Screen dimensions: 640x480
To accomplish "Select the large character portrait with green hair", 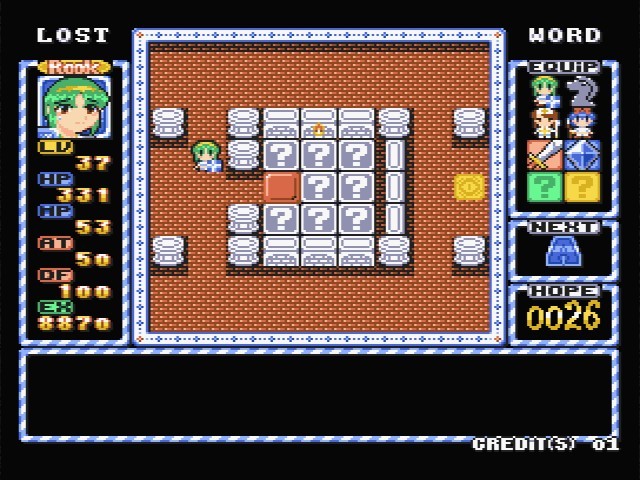I will coord(72,106).
